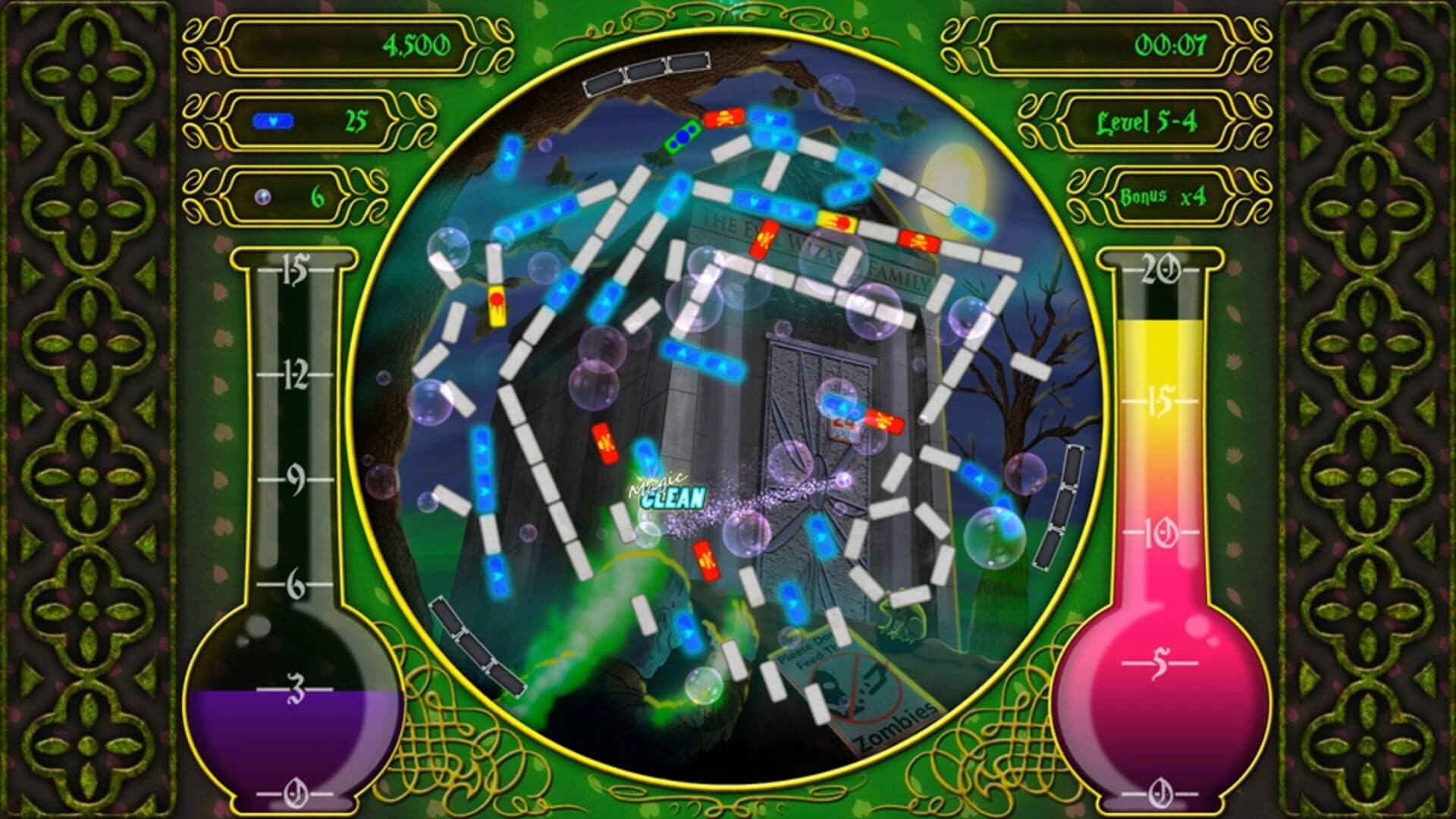1456x819 pixels.
Task: Hit the green brick with blue dots
Action: coord(681,136)
